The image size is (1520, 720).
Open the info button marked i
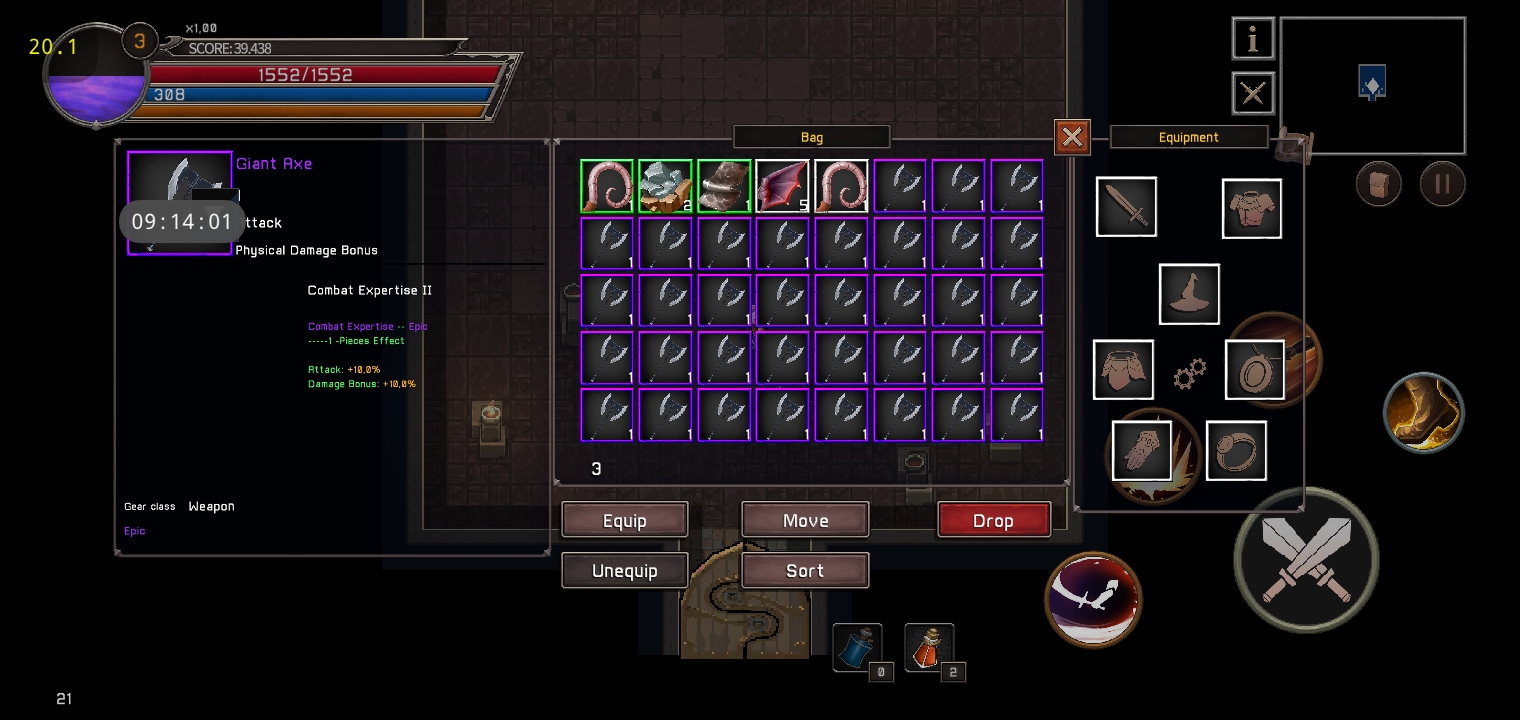tap(1252, 39)
